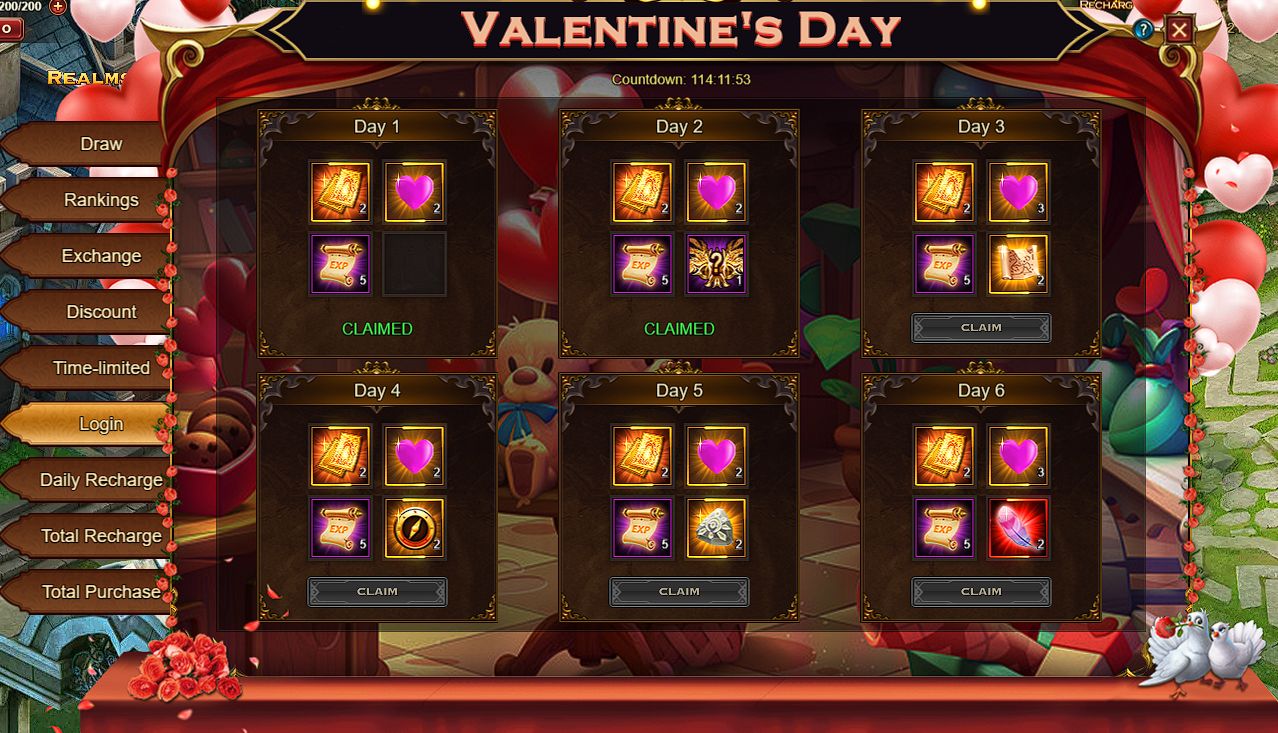Switch to the Daily Recharge tab
Screen dimensions: 1278x733
click(x=100, y=480)
